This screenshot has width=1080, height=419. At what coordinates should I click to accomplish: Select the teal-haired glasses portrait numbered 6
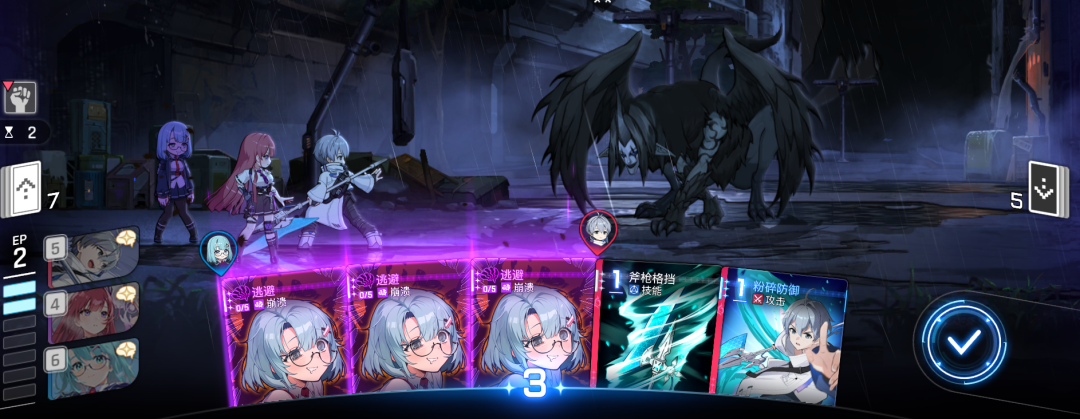92,368
